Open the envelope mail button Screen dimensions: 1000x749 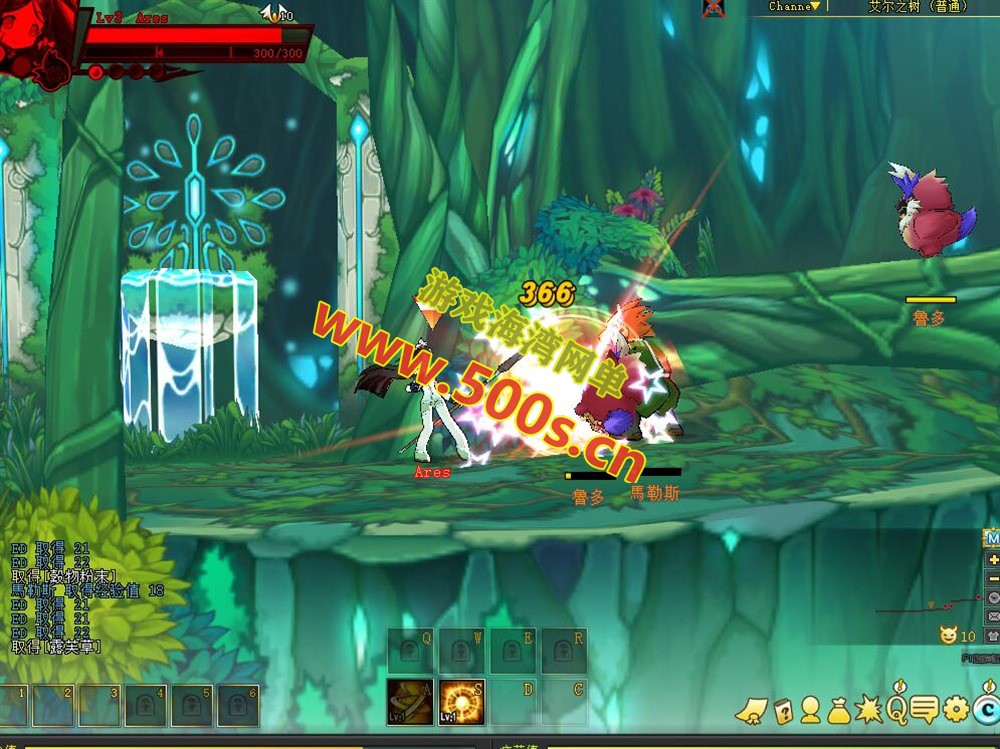[993, 617]
